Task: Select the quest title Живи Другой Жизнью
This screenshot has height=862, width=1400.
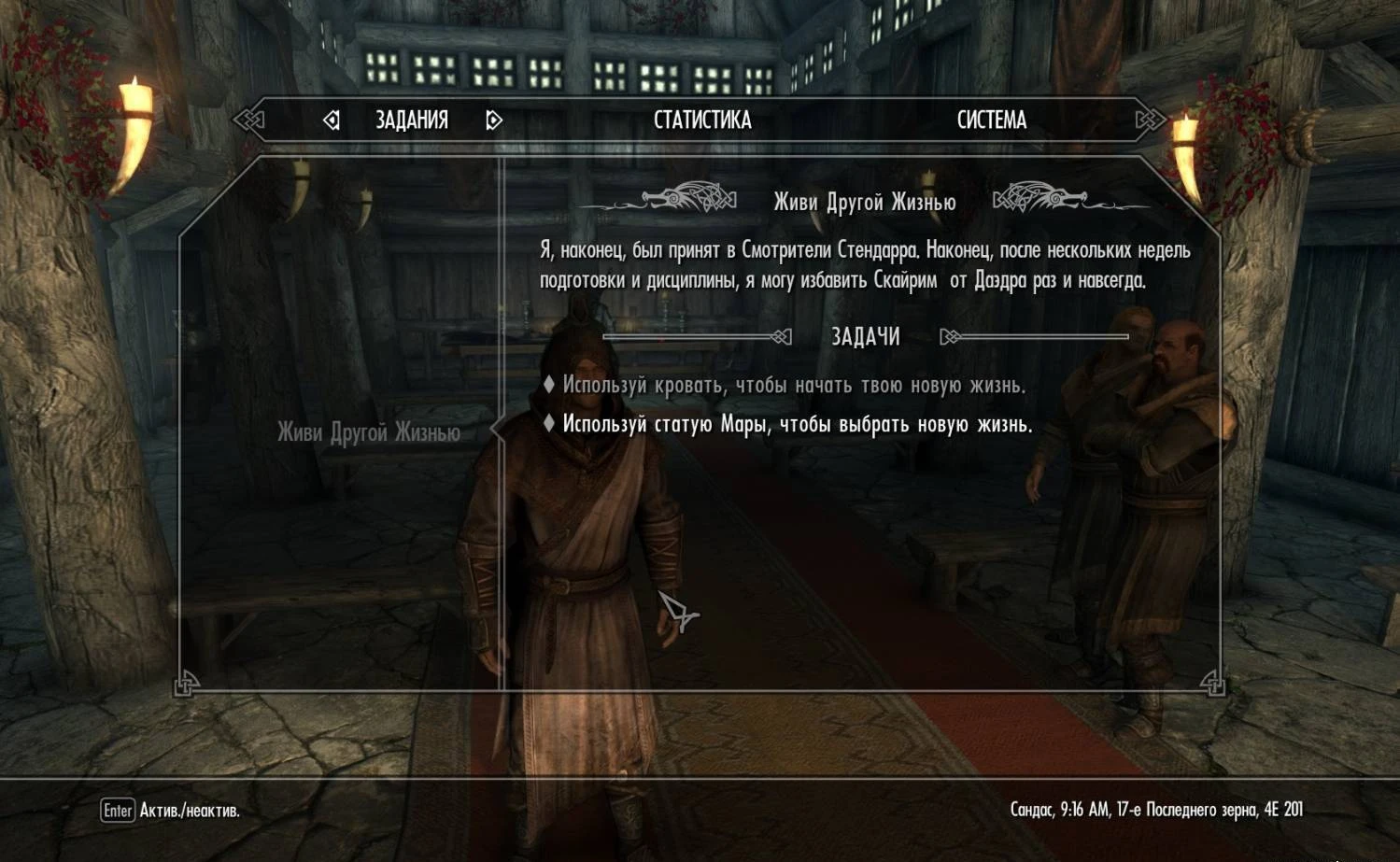Action: [x=862, y=200]
